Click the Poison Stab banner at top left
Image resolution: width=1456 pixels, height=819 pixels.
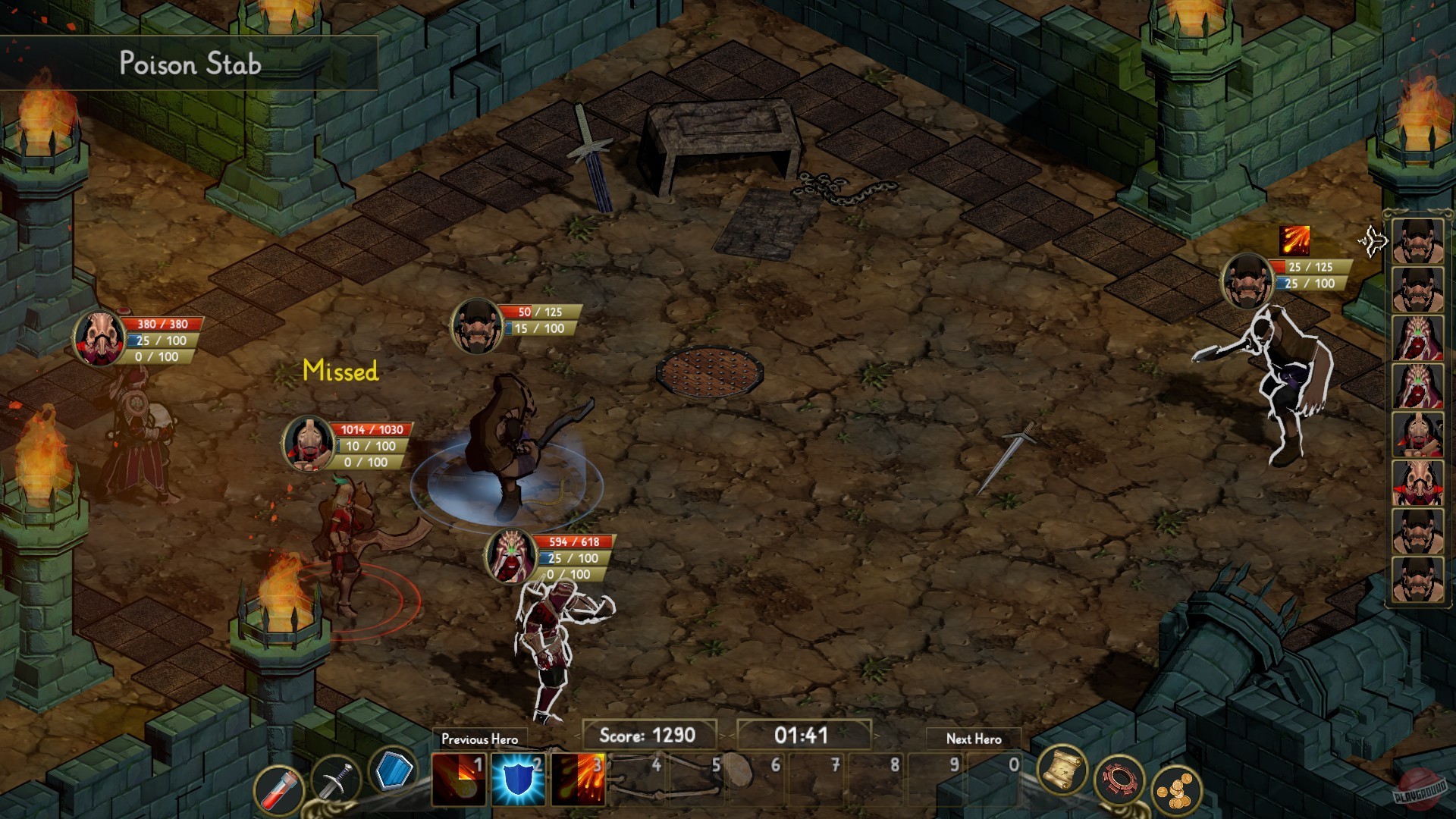(190, 64)
